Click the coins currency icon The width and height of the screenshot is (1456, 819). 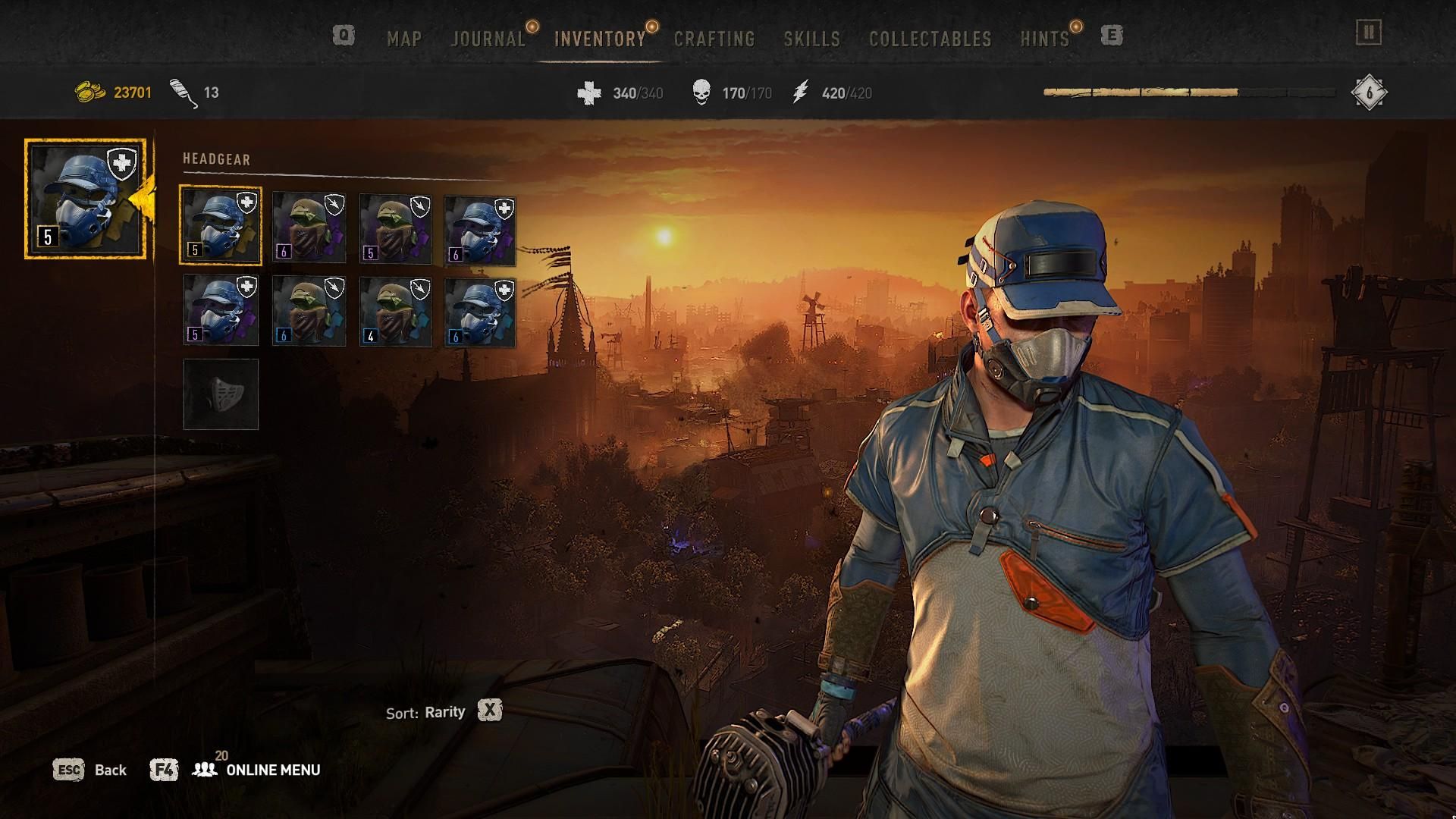pyautogui.click(x=89, y=91)
